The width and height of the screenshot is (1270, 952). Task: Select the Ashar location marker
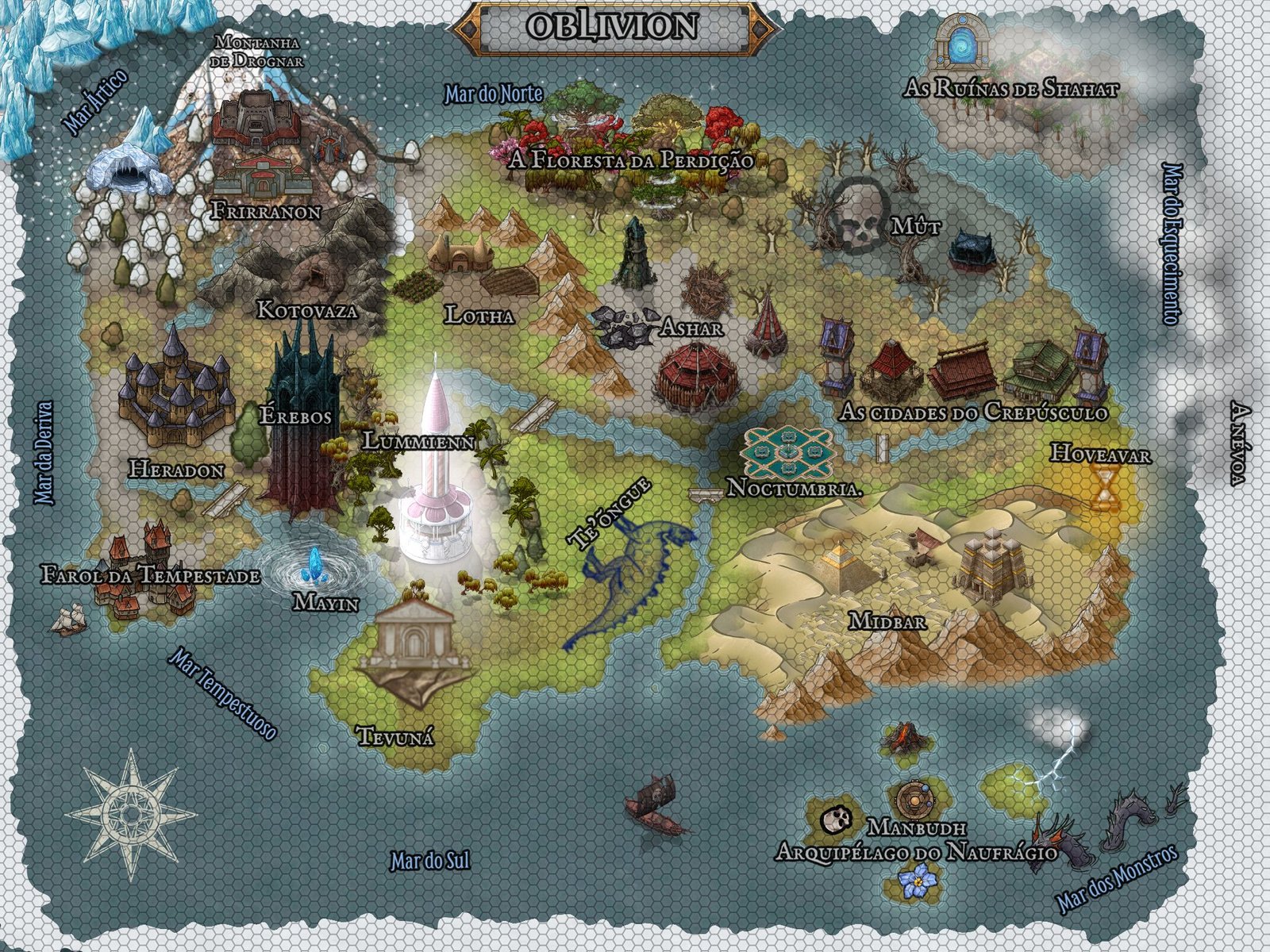(691, 327)
